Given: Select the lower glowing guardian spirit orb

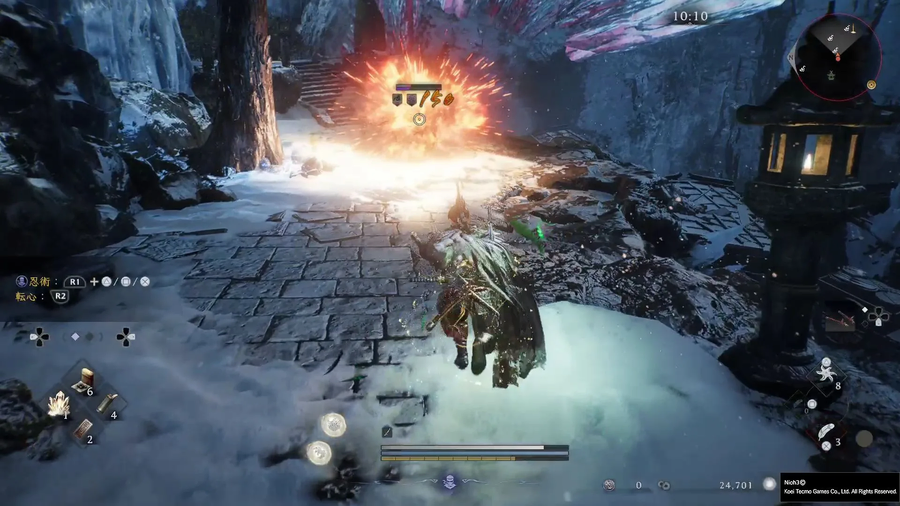Looking at the screenshot, I should [x=319, y=453].
